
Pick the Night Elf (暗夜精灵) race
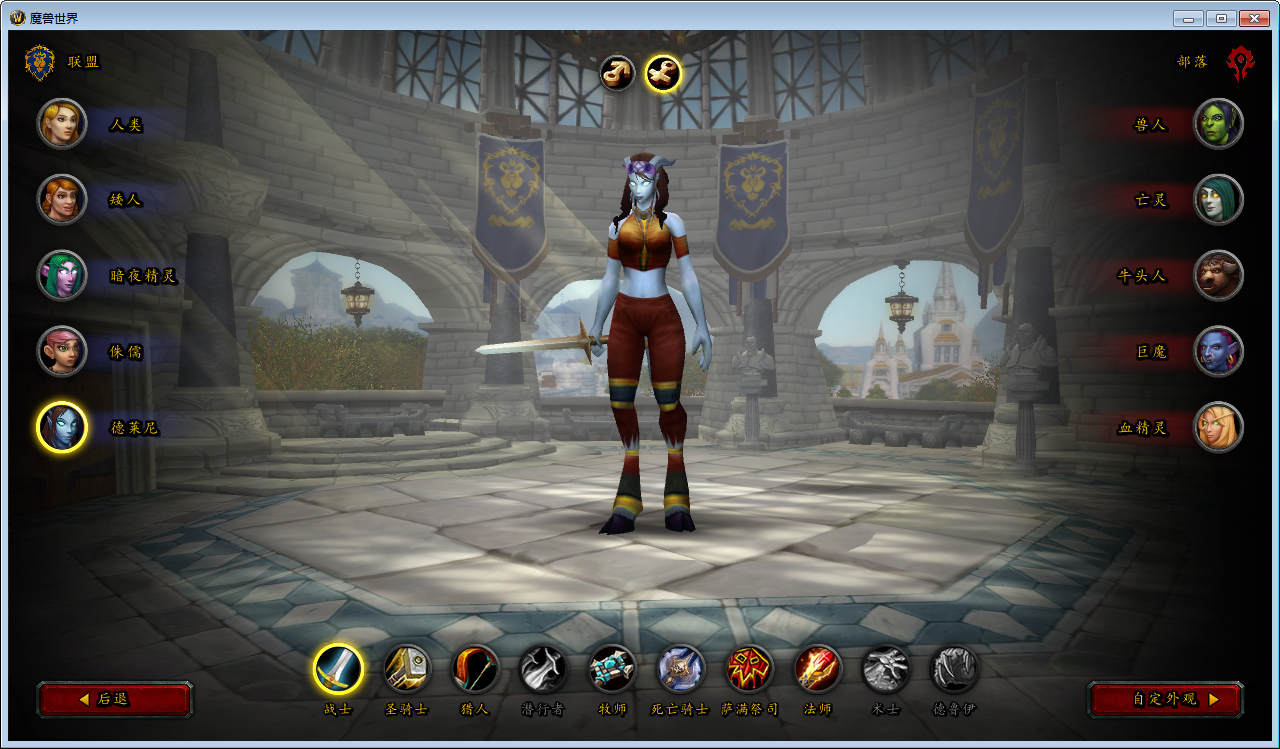point(62,275)
